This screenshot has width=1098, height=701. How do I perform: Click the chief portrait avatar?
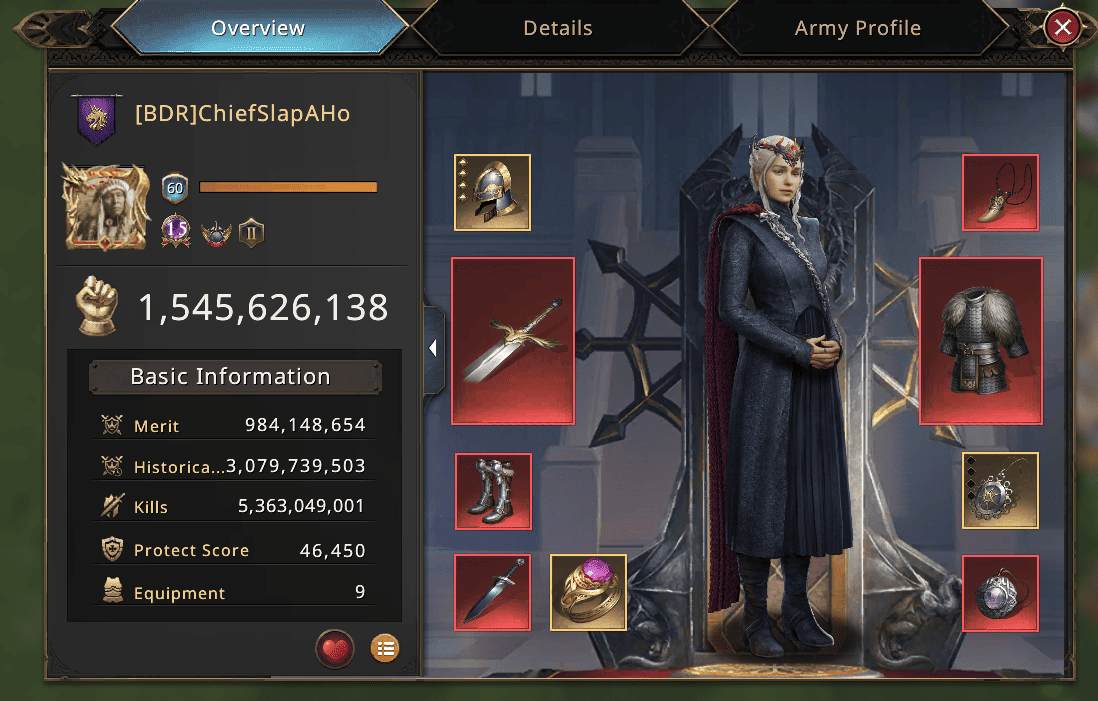click(104, 207)
